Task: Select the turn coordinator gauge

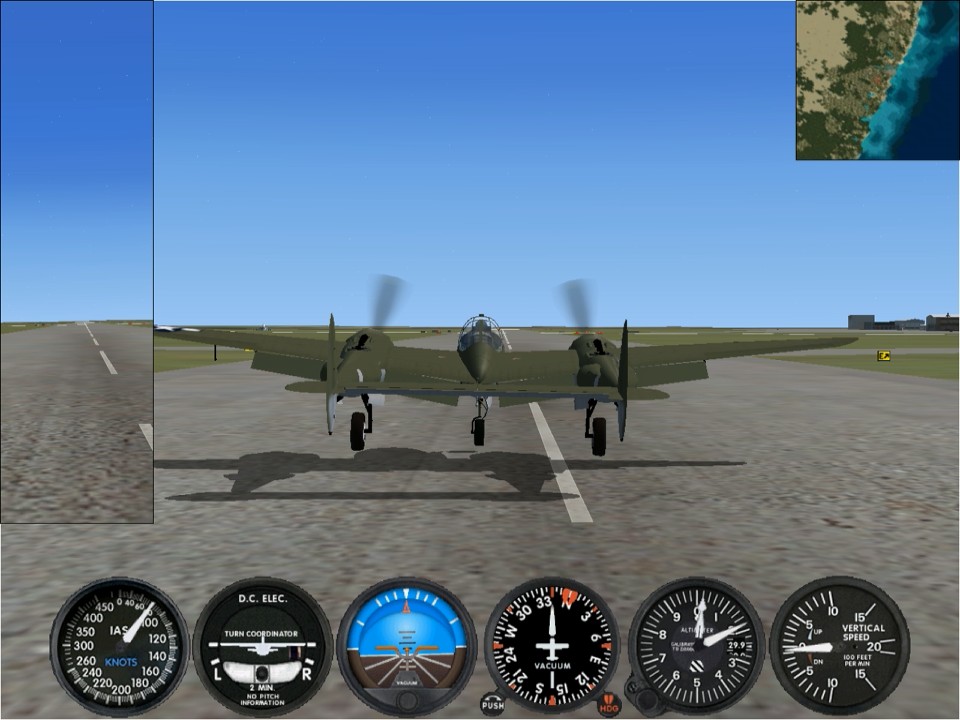Action: (x=262, y=646)
